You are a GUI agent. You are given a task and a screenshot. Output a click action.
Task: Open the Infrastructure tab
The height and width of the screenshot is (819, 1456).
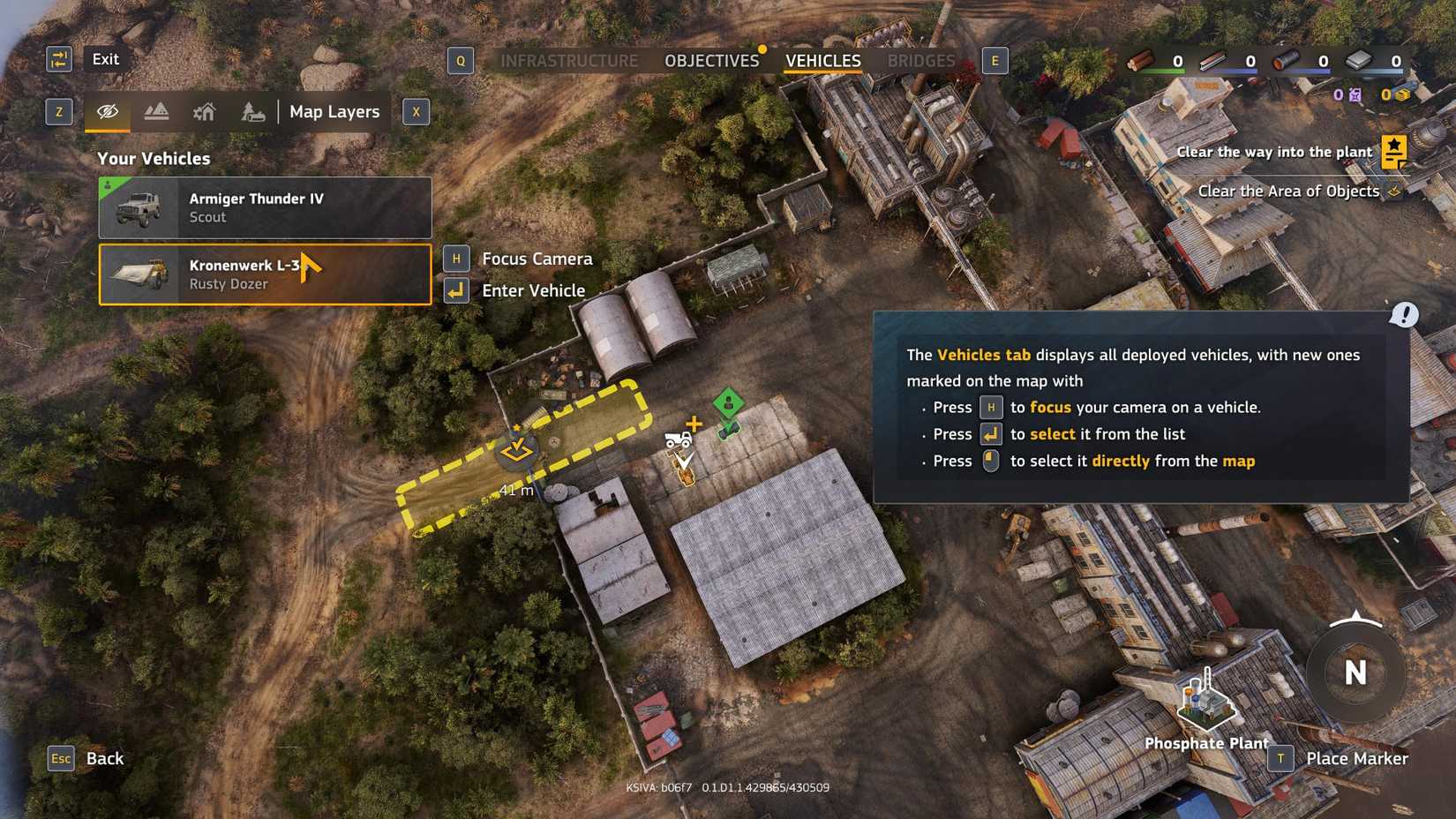569,60
